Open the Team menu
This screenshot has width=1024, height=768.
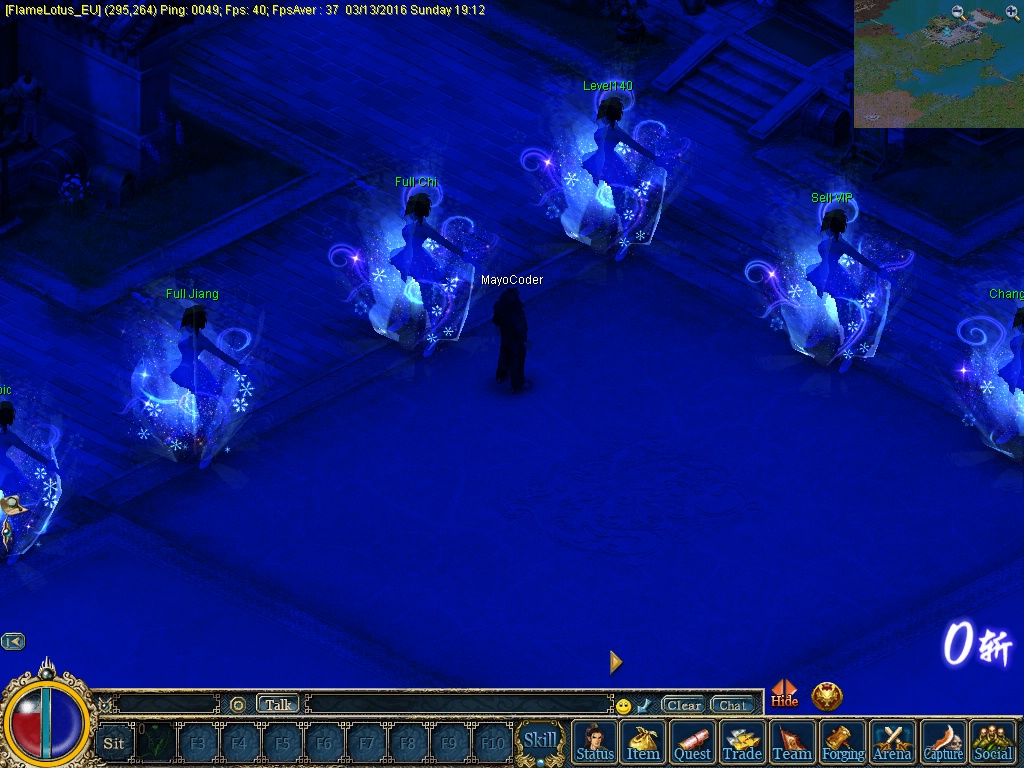[792, 742]
